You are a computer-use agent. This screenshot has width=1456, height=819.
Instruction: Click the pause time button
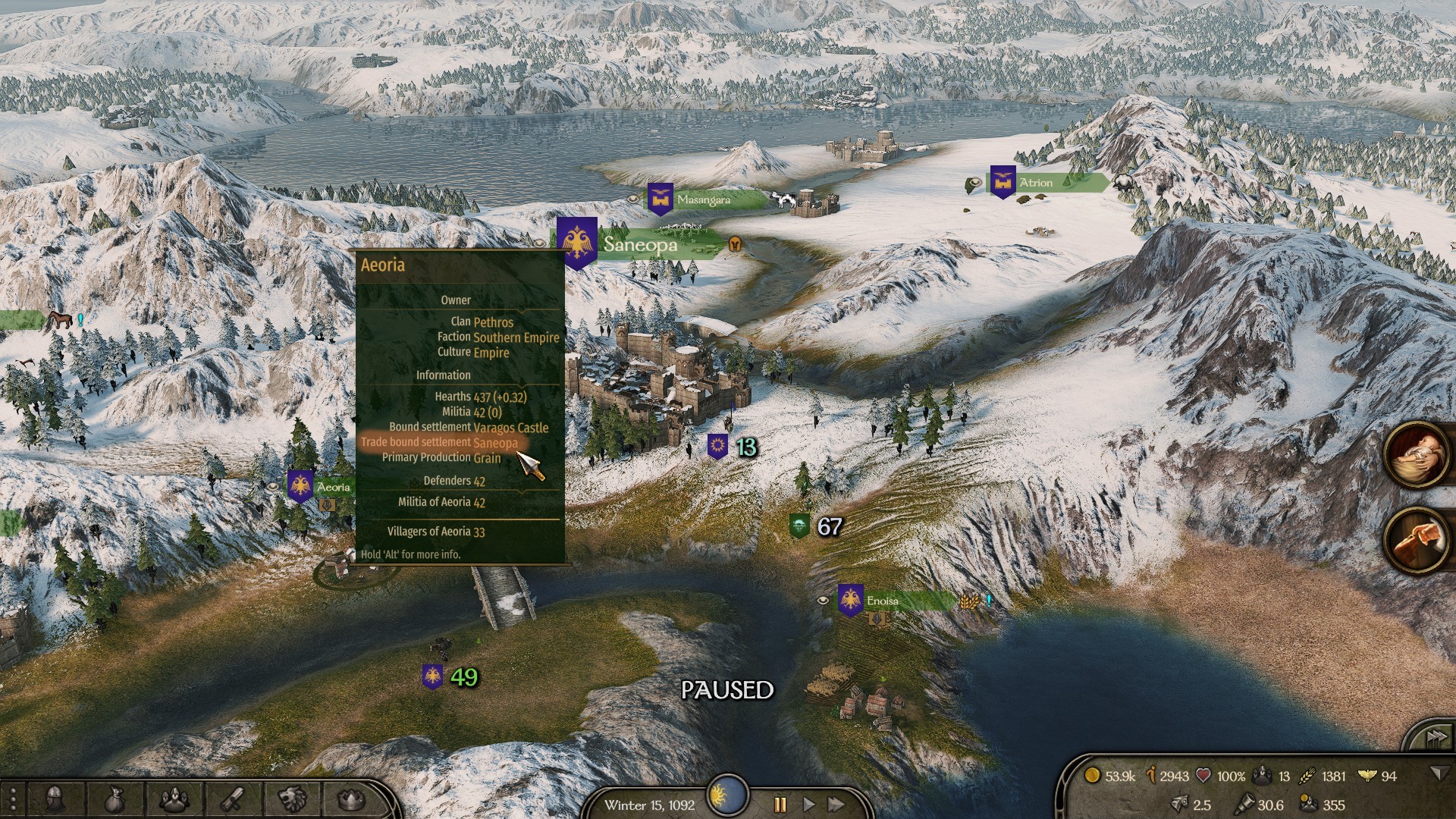coord(780,805)
